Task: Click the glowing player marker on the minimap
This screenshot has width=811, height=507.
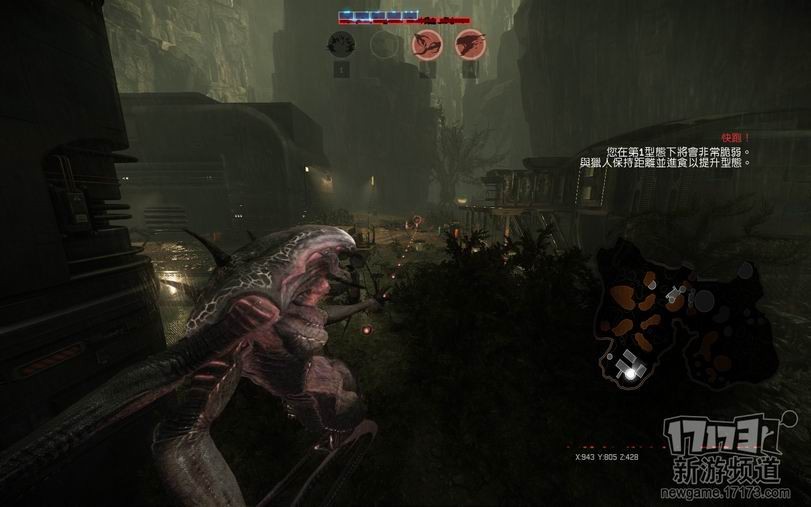Action: coord(630,372)
